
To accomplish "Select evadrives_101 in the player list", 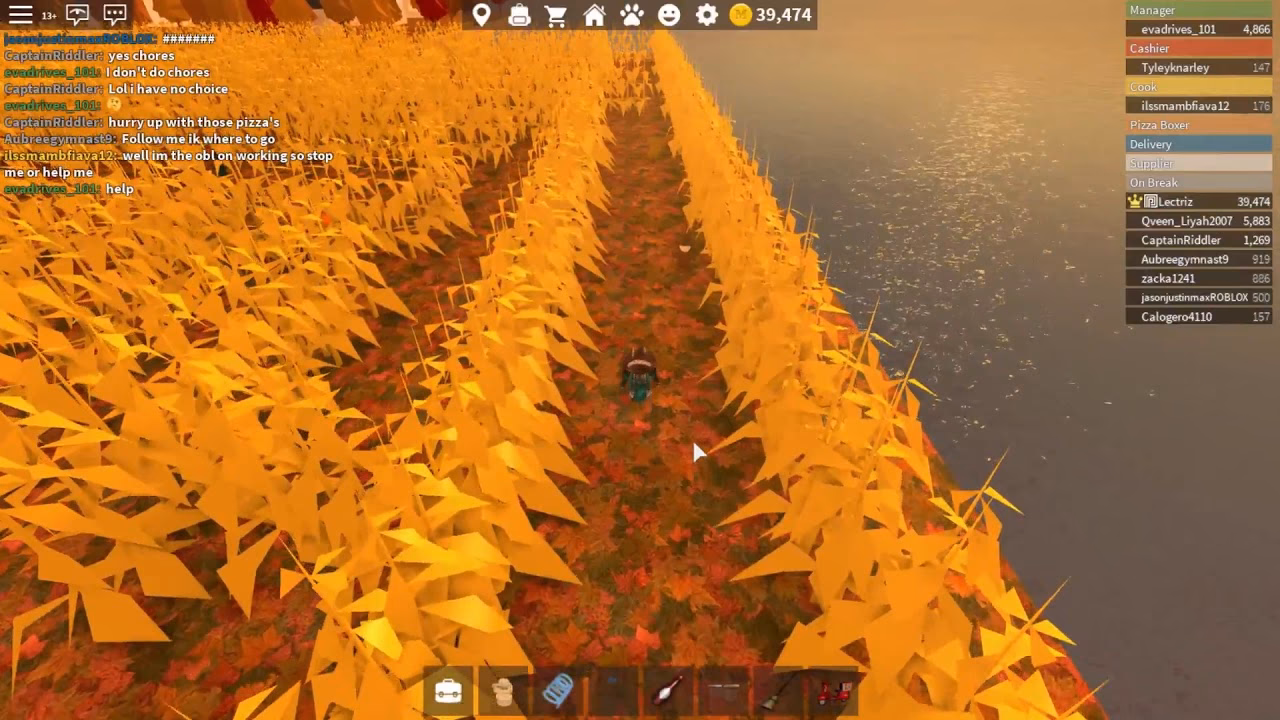I will click(x=1178, y=29).
